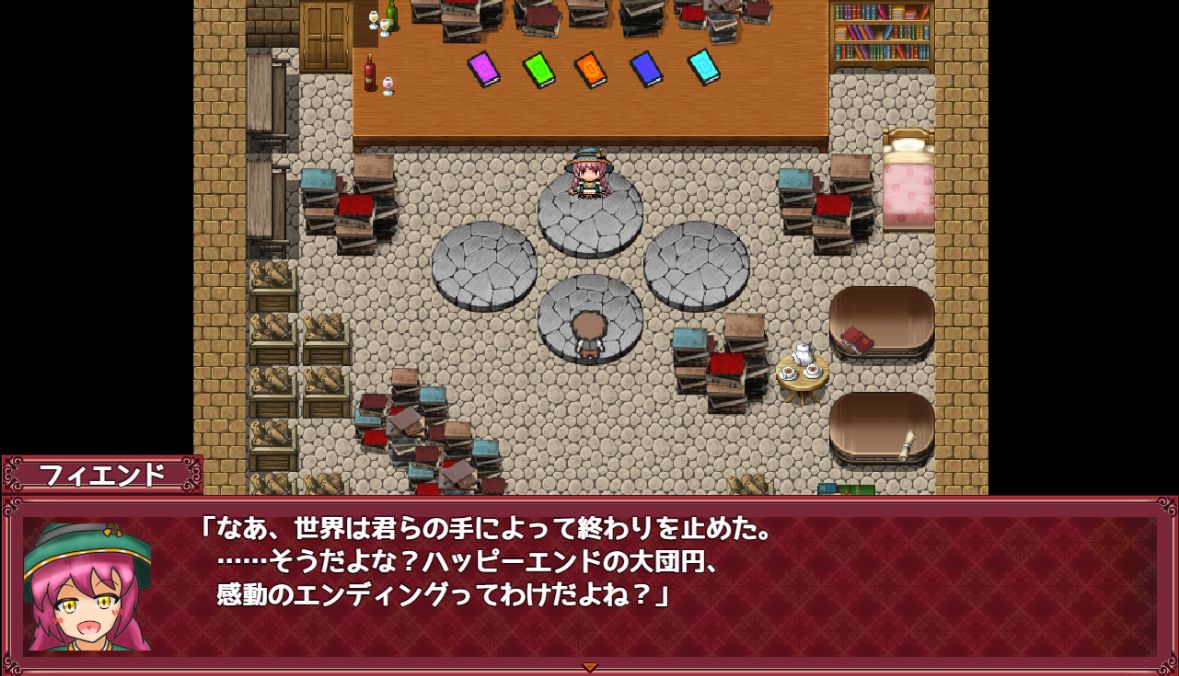The height and width of the screenshot is (676, 1179).
Task: Advance the dialogue by clicking the message window
Action: pos(640,585)
